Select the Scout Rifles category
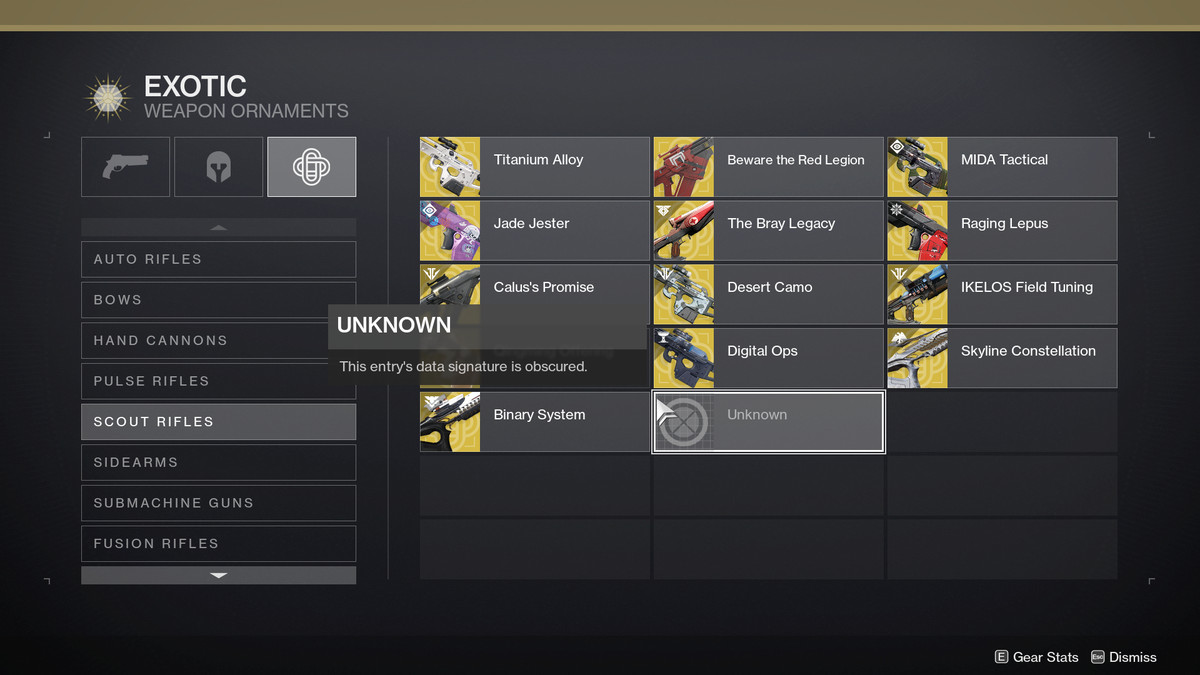Viewport: 1200px width, 675px height. point(218,422)
